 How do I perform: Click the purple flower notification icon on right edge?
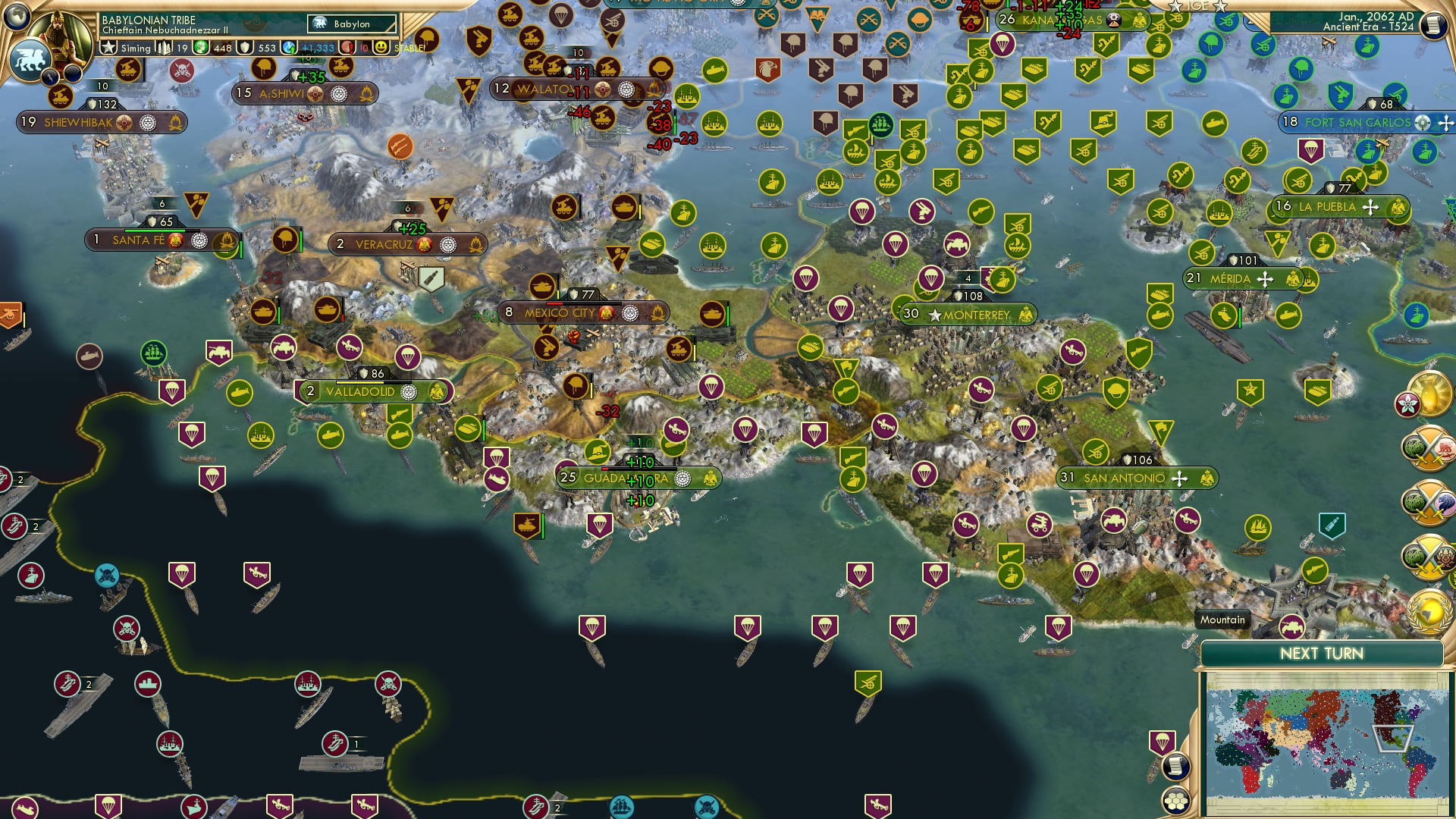[1409, 403]
